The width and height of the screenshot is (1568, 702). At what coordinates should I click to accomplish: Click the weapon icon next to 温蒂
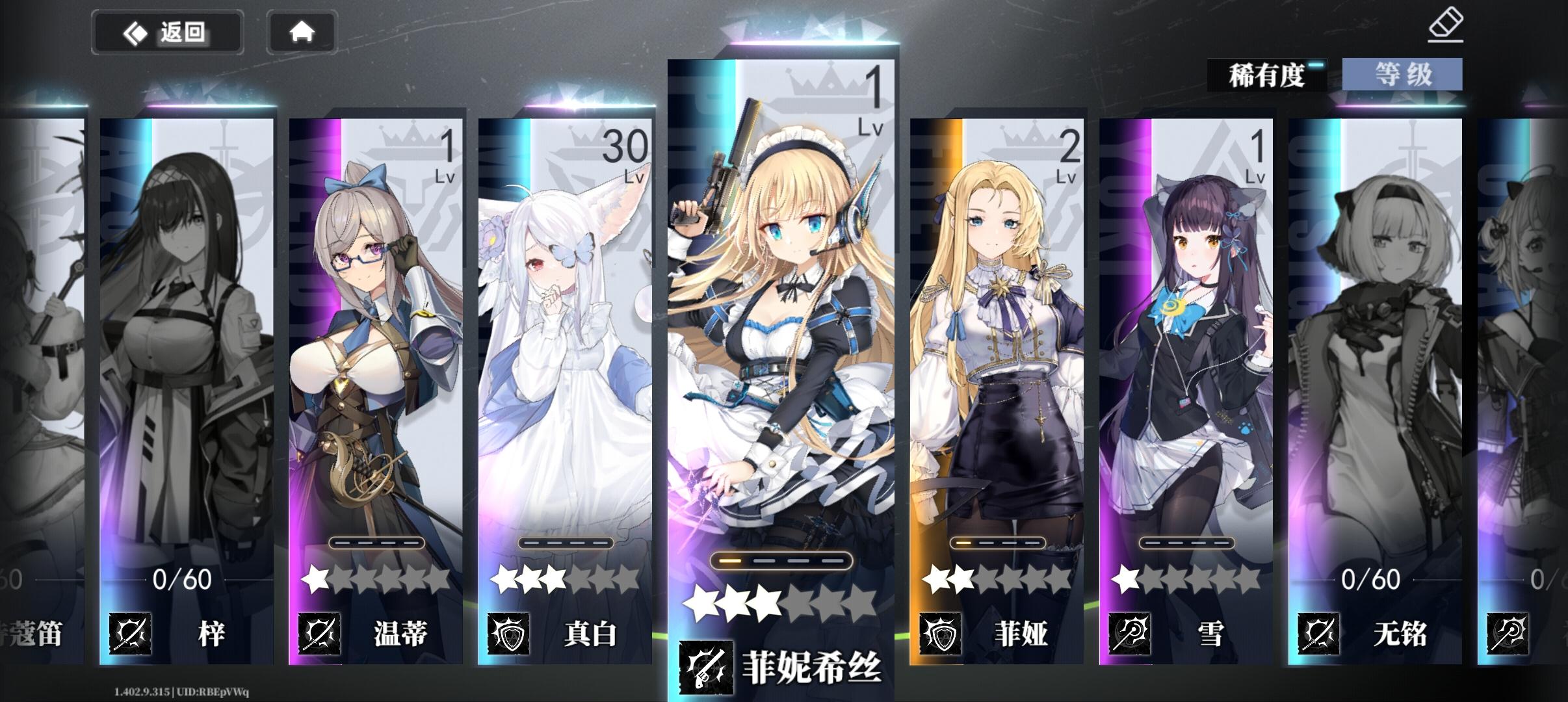point(320,633)
